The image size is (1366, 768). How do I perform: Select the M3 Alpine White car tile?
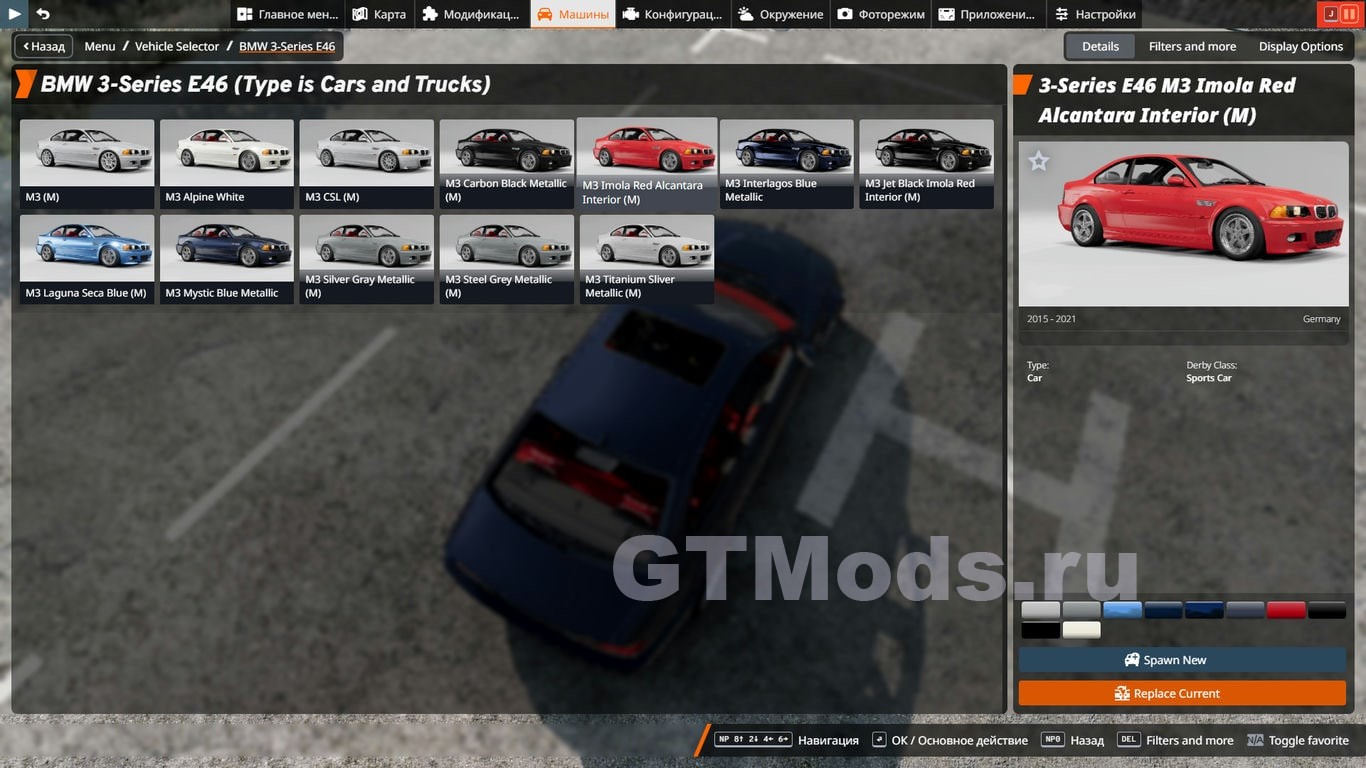[x=227, y=163]
